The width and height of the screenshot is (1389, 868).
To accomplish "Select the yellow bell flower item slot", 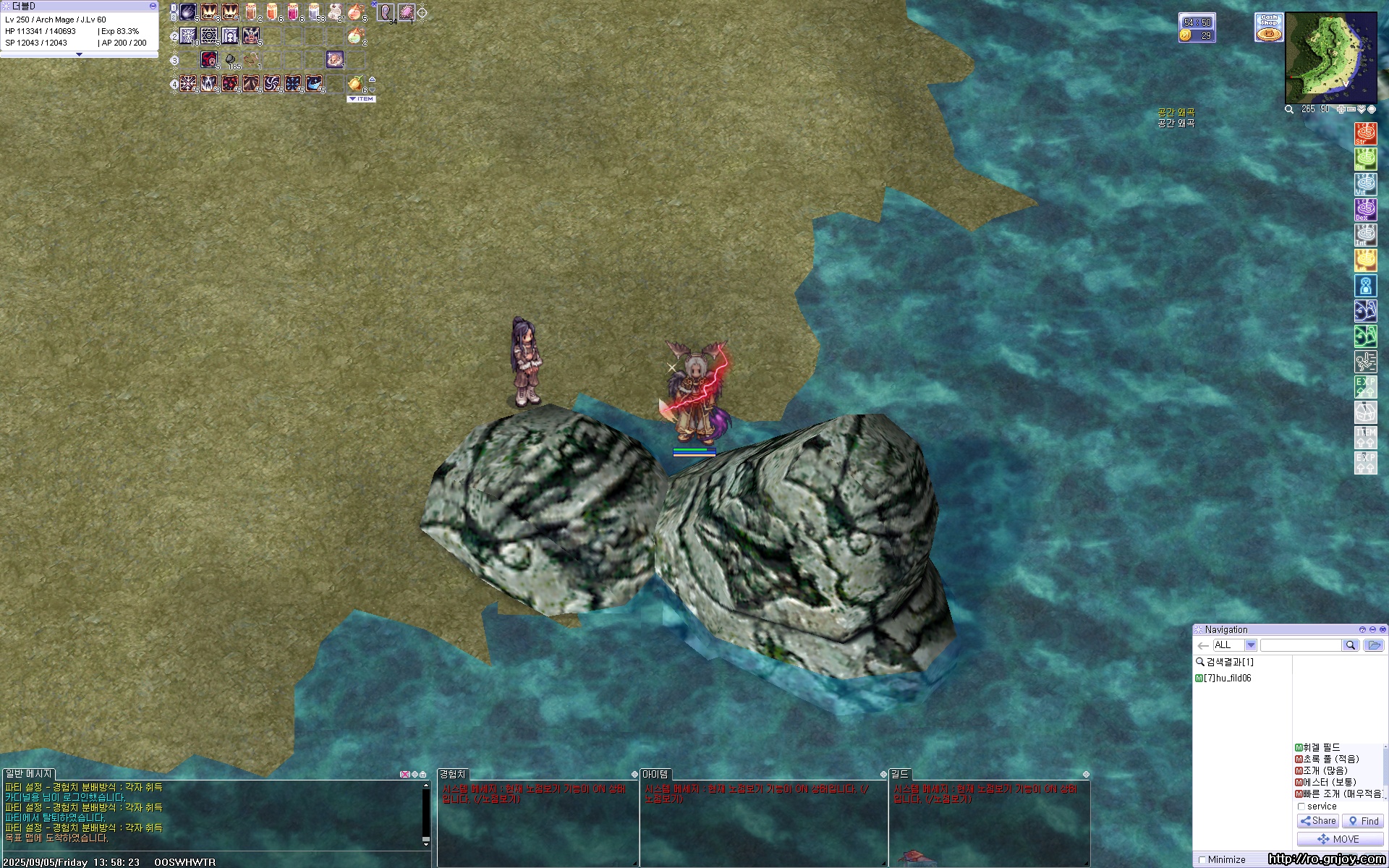I will (355, 83).
